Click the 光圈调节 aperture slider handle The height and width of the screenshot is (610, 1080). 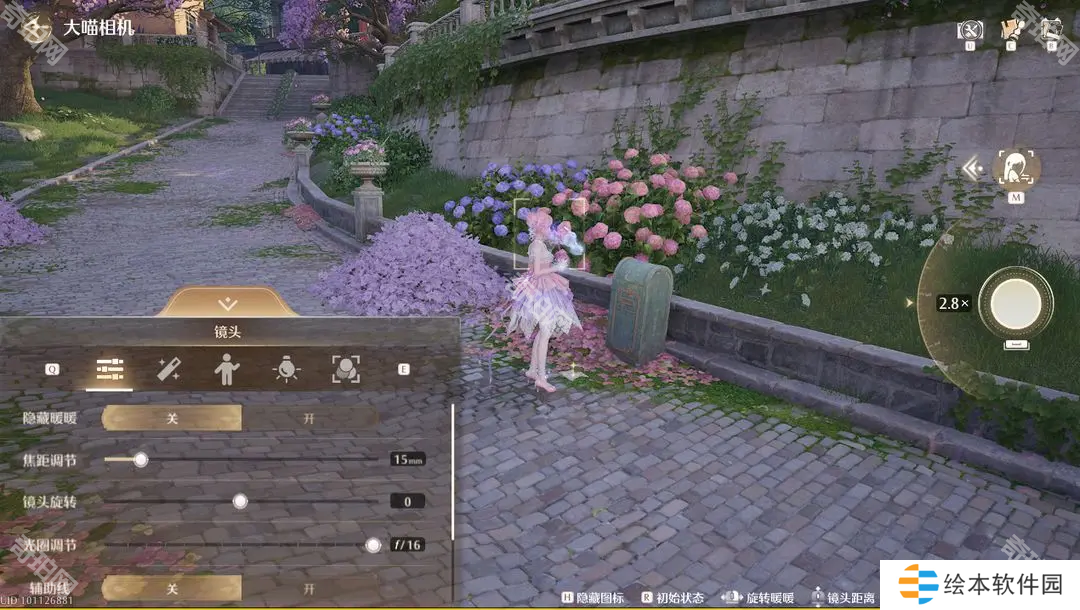coord(373,545)
